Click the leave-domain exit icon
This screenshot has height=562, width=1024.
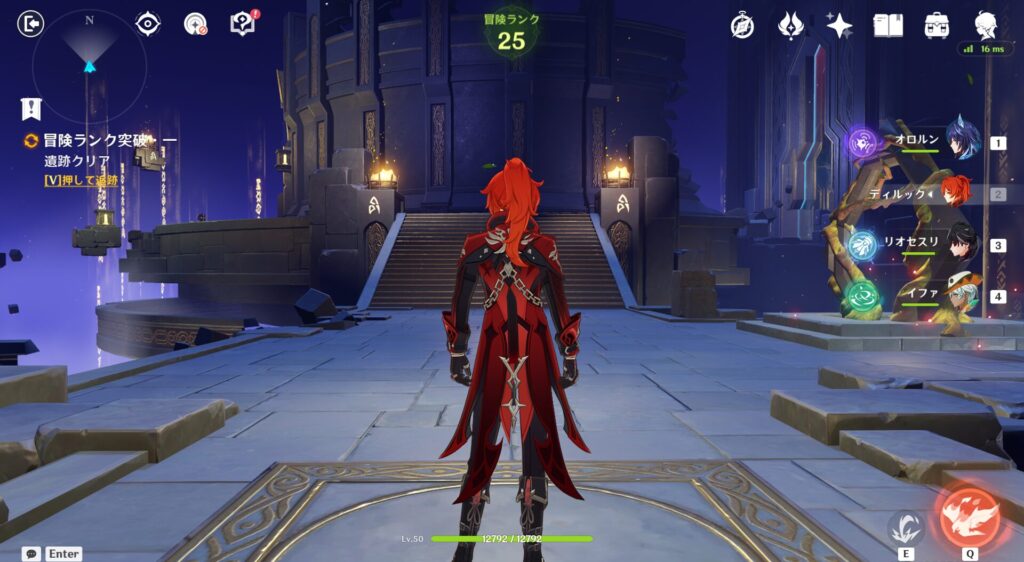pos(31,24)
